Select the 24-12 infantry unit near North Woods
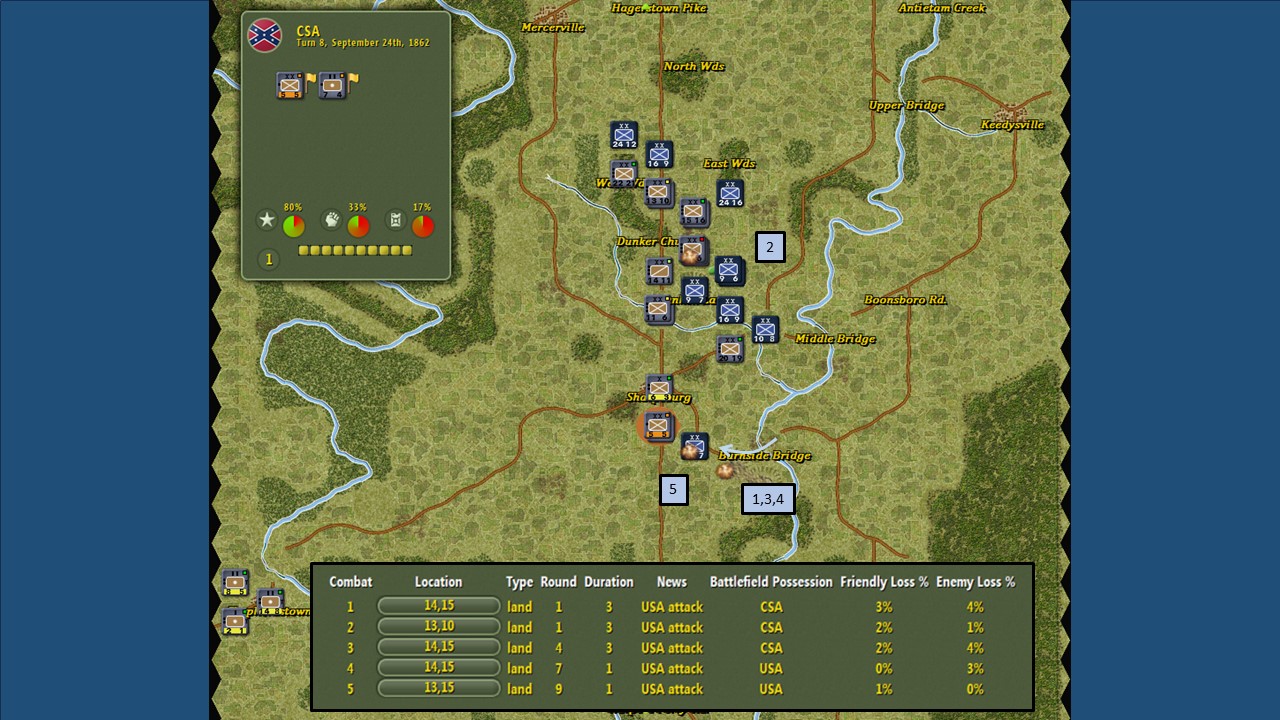This screenshot has height=720, width=1280. (x=623, y=134)
